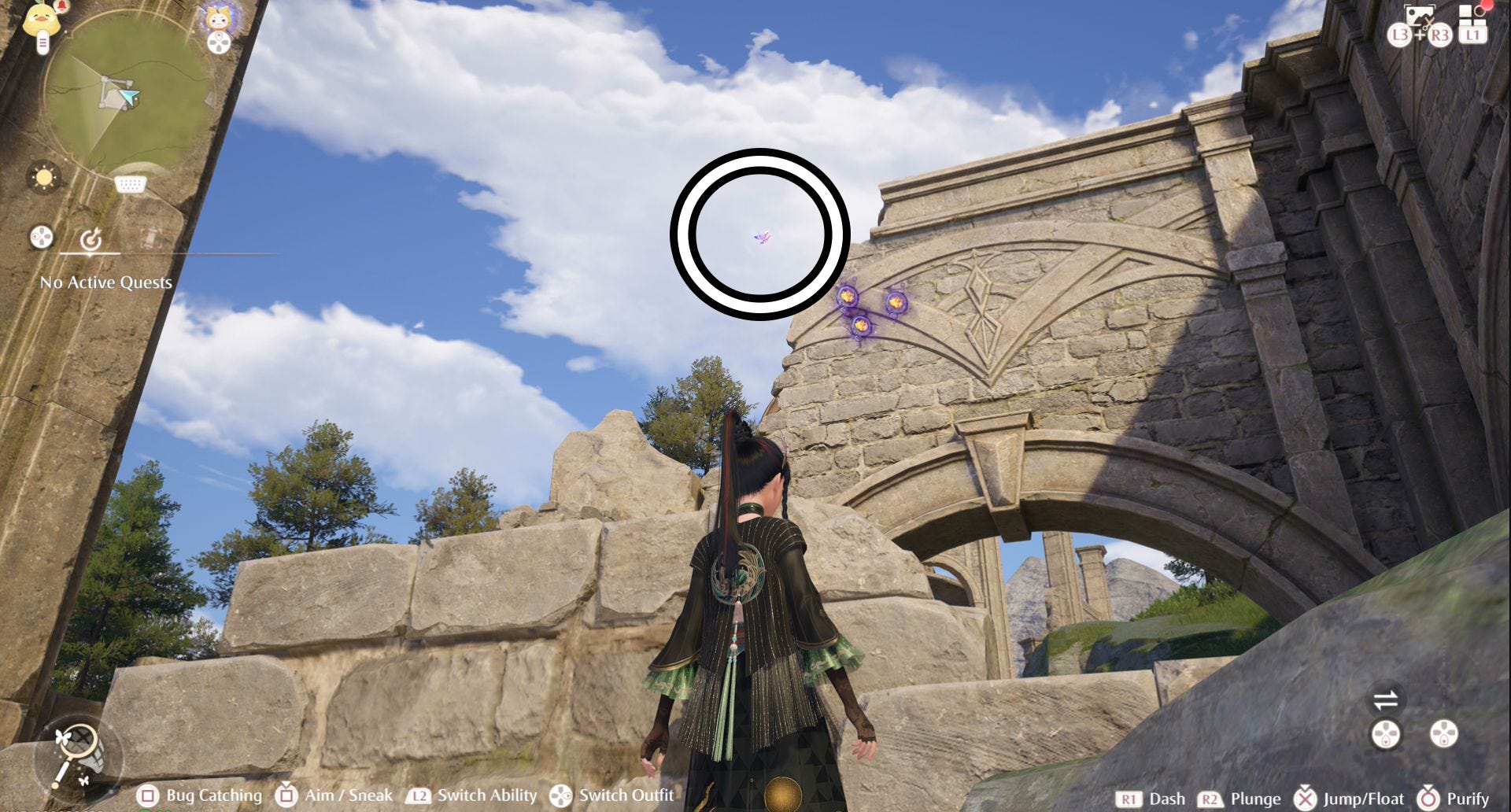Select the cat face icon by the minimap

(217, 17)
